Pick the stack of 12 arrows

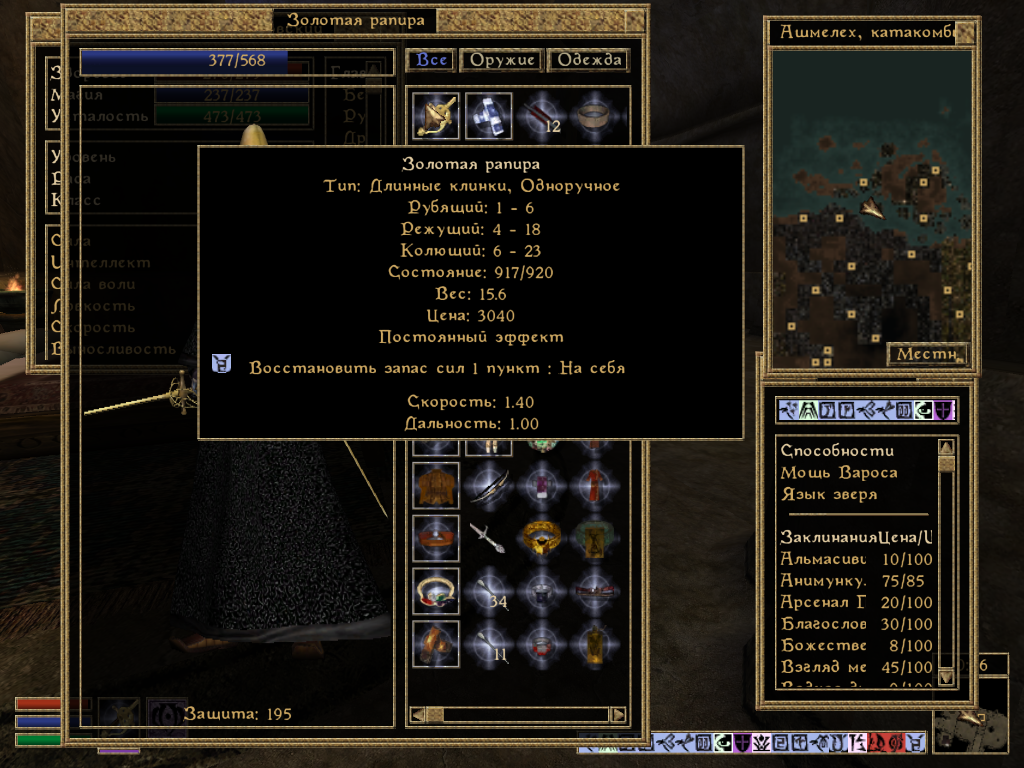point(543,116)
